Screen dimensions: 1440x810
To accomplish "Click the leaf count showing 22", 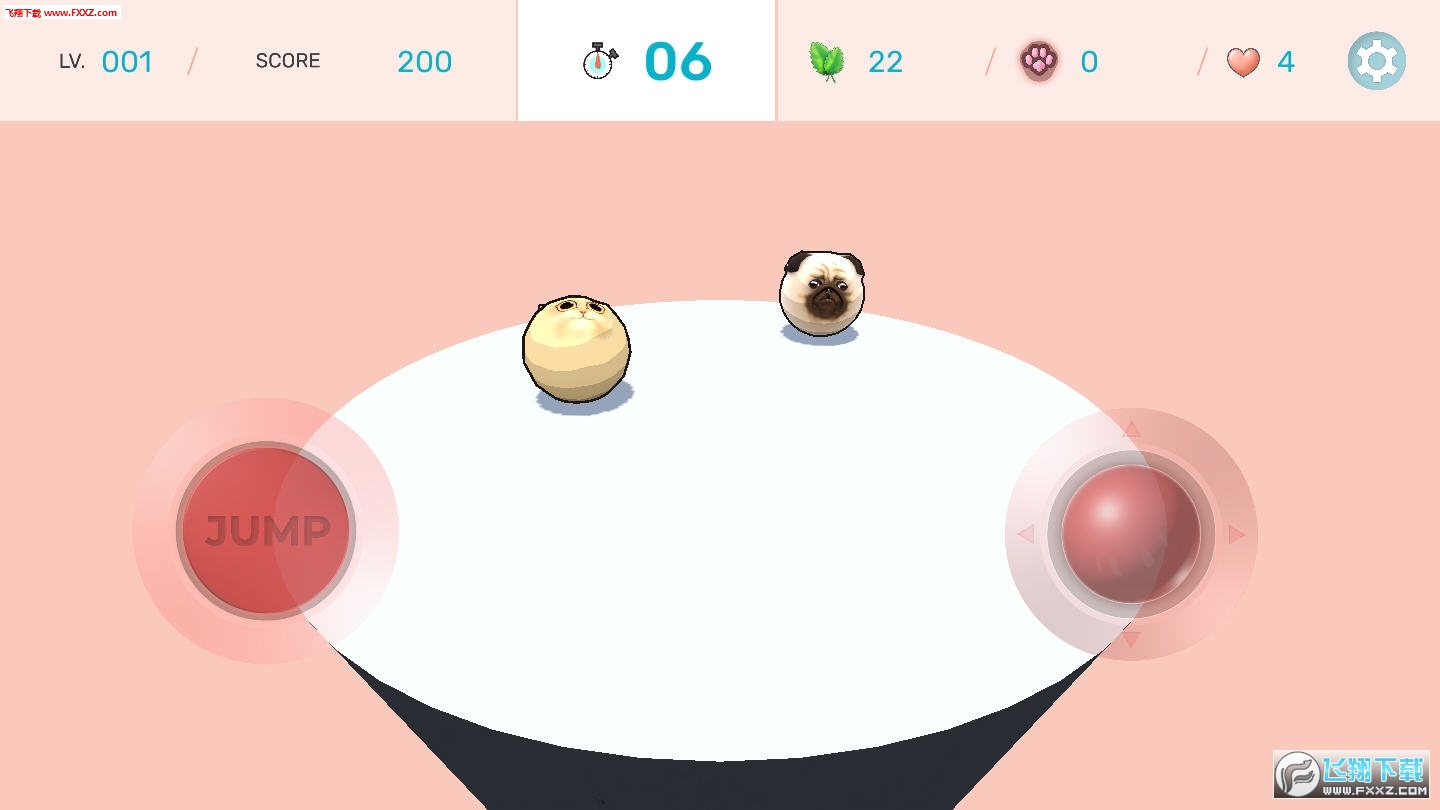I will point(884,61).
